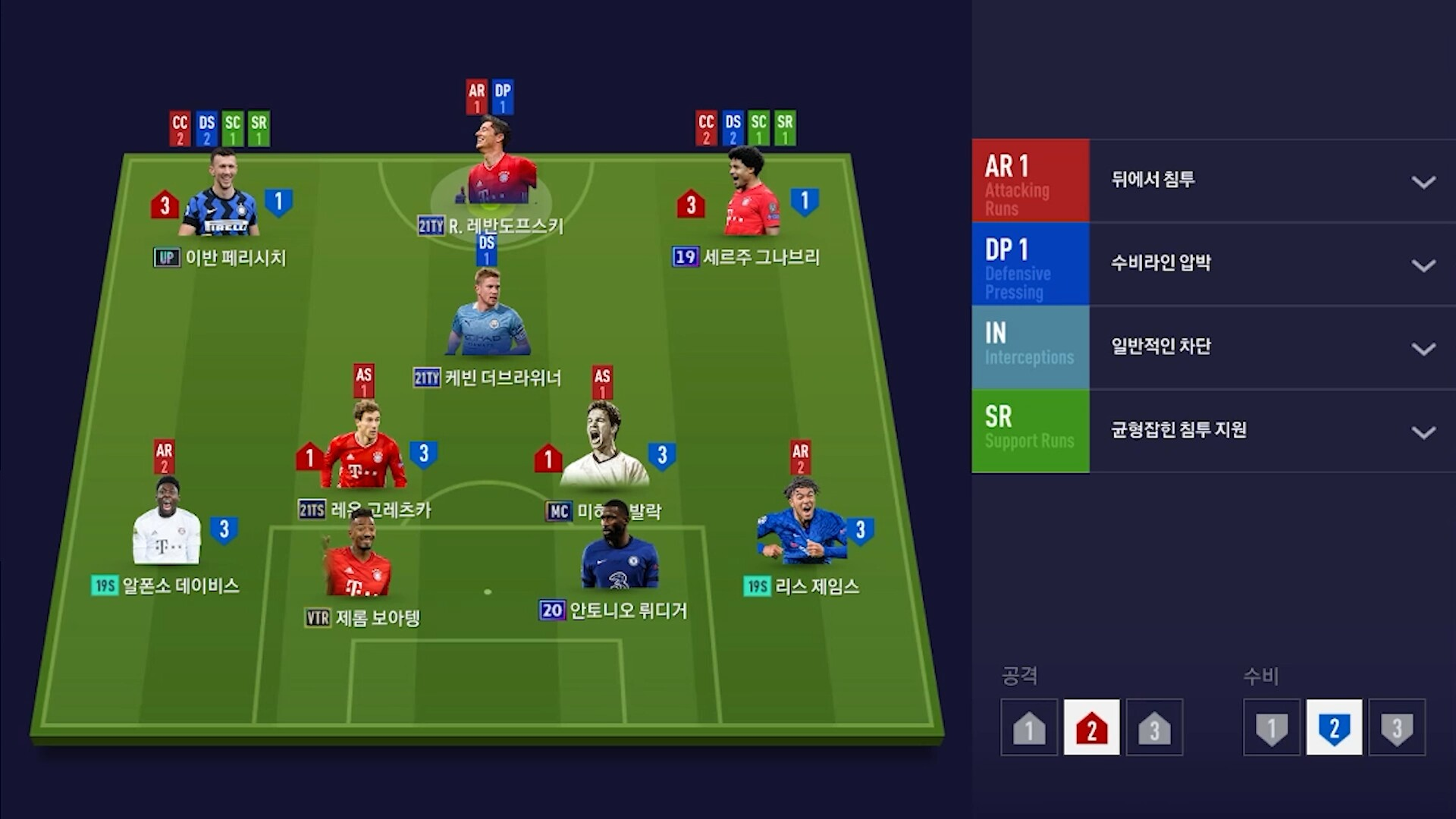The height and width of the screenshot is (819, 1456).
Task: Open the IN Interceptions dropdown
Action: 1423,348
